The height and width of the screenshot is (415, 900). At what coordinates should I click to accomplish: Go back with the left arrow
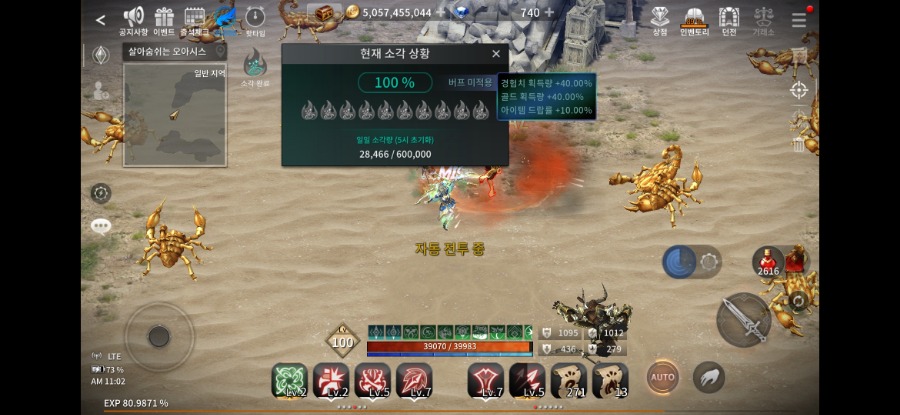point(100,19)
